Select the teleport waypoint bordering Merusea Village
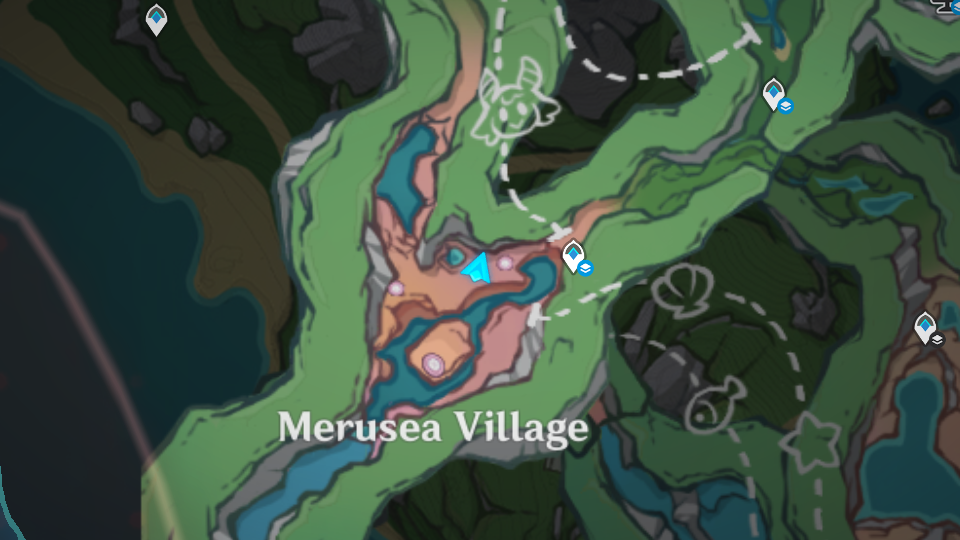 [573, 256]
